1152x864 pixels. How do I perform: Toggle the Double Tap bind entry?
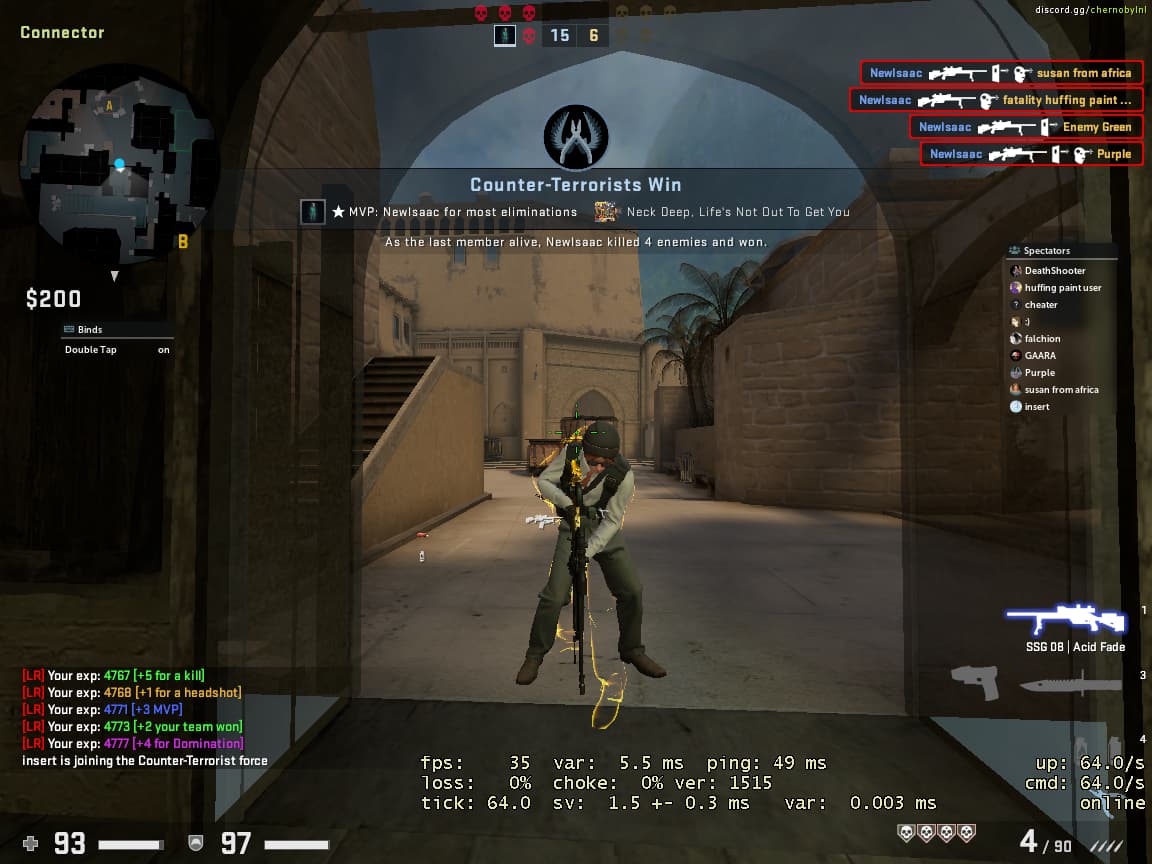click(116, 350)
